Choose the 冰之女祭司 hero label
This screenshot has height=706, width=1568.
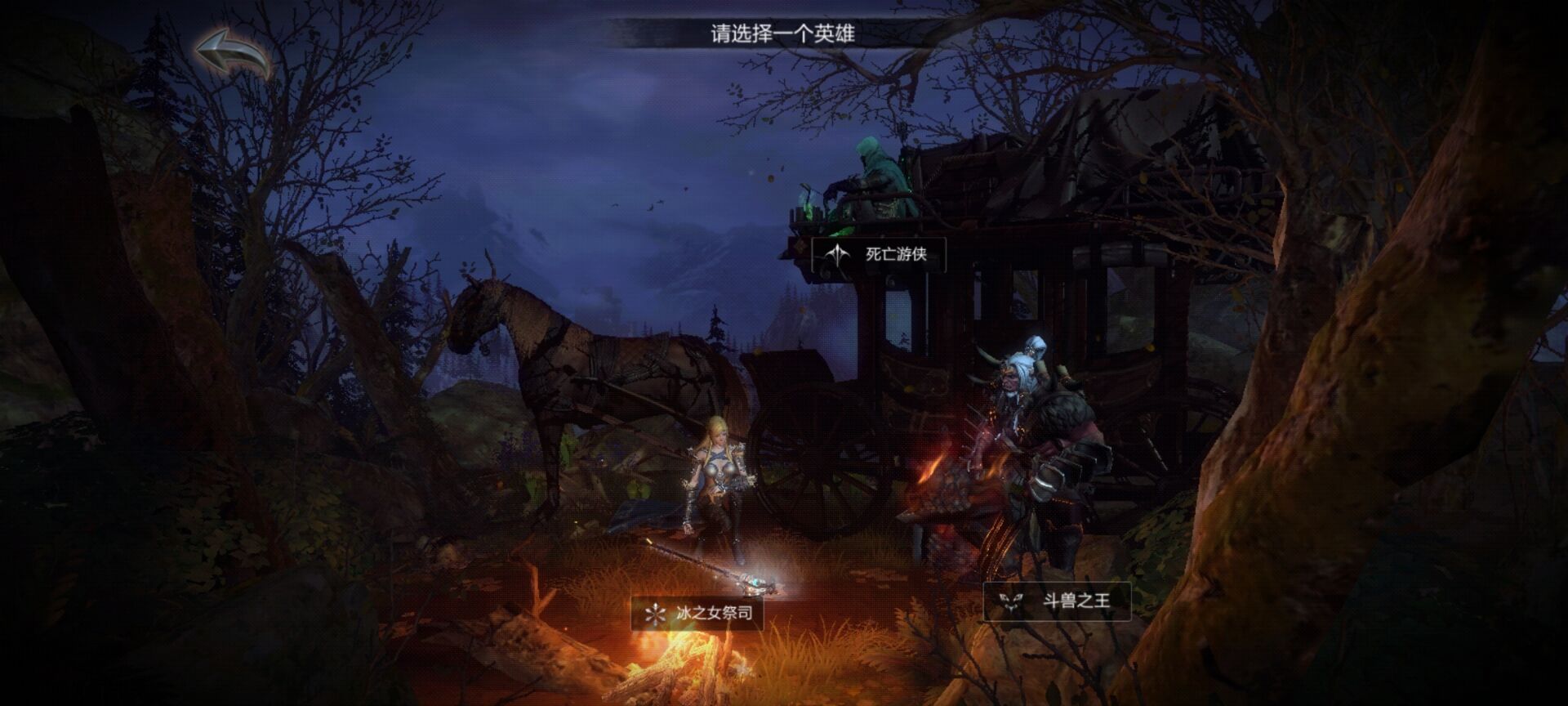[x=697, y=613]
